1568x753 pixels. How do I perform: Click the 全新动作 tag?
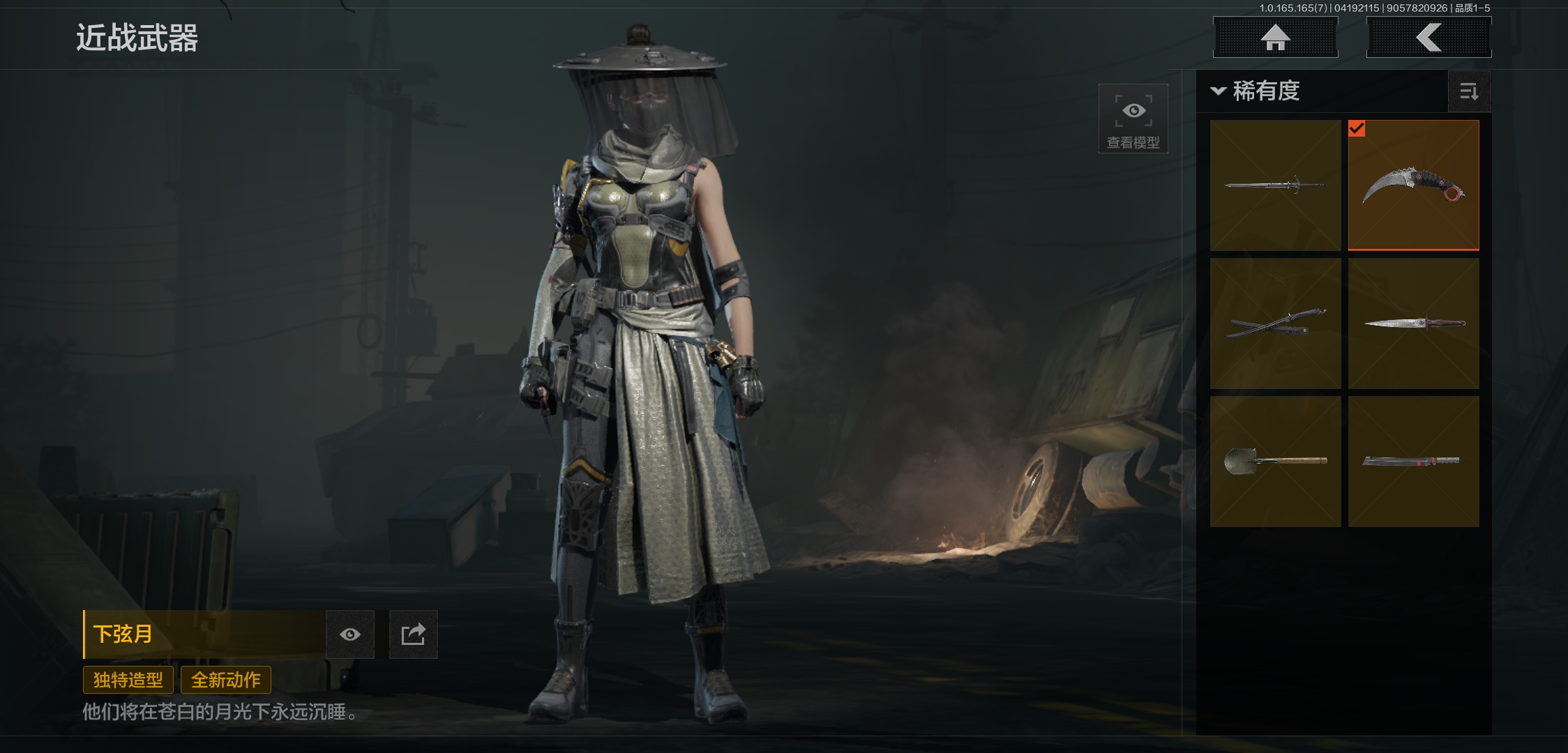coord(226,680)
